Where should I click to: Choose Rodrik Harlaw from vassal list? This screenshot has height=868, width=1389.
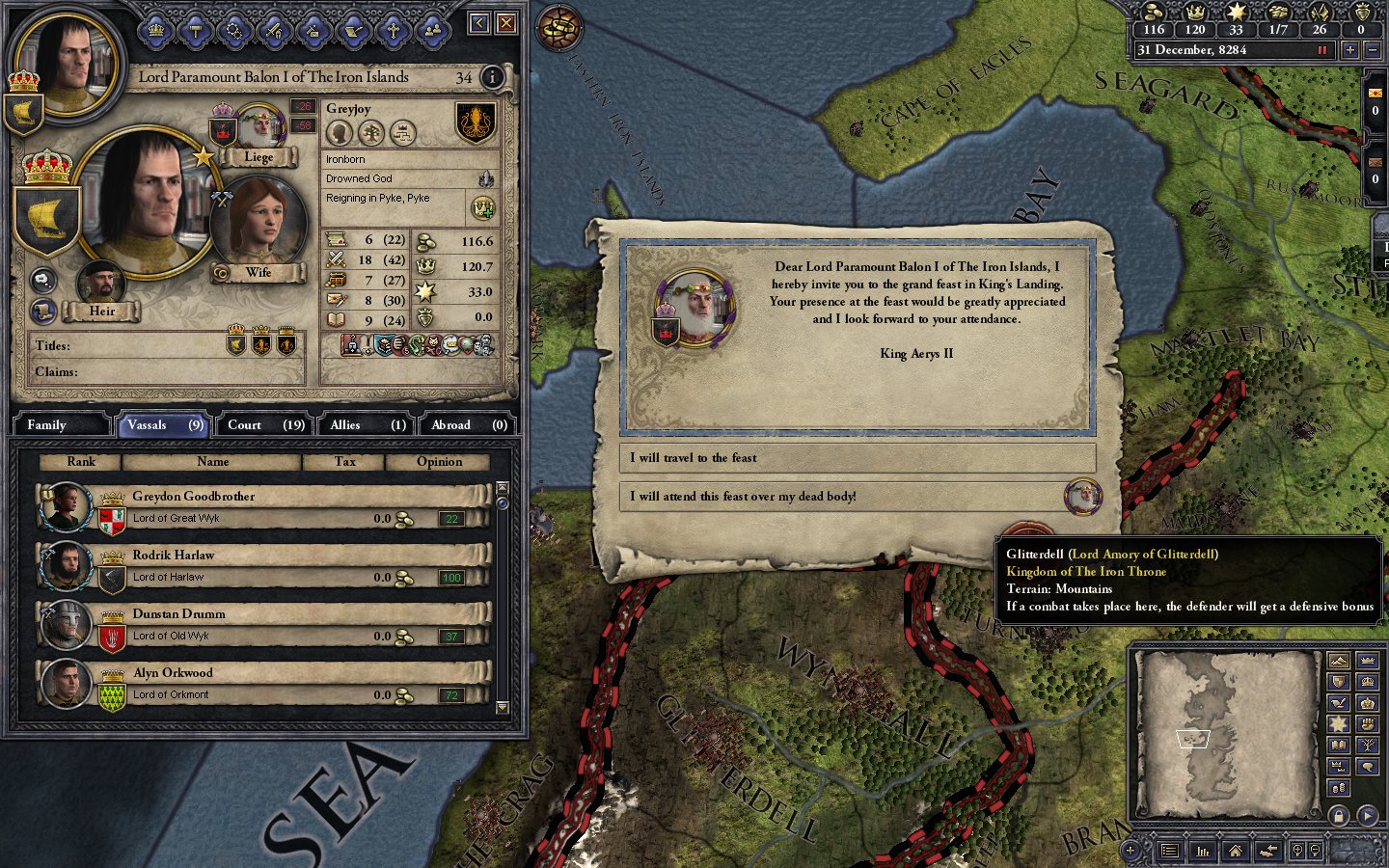pyautogui.click(x=262, y=566)
